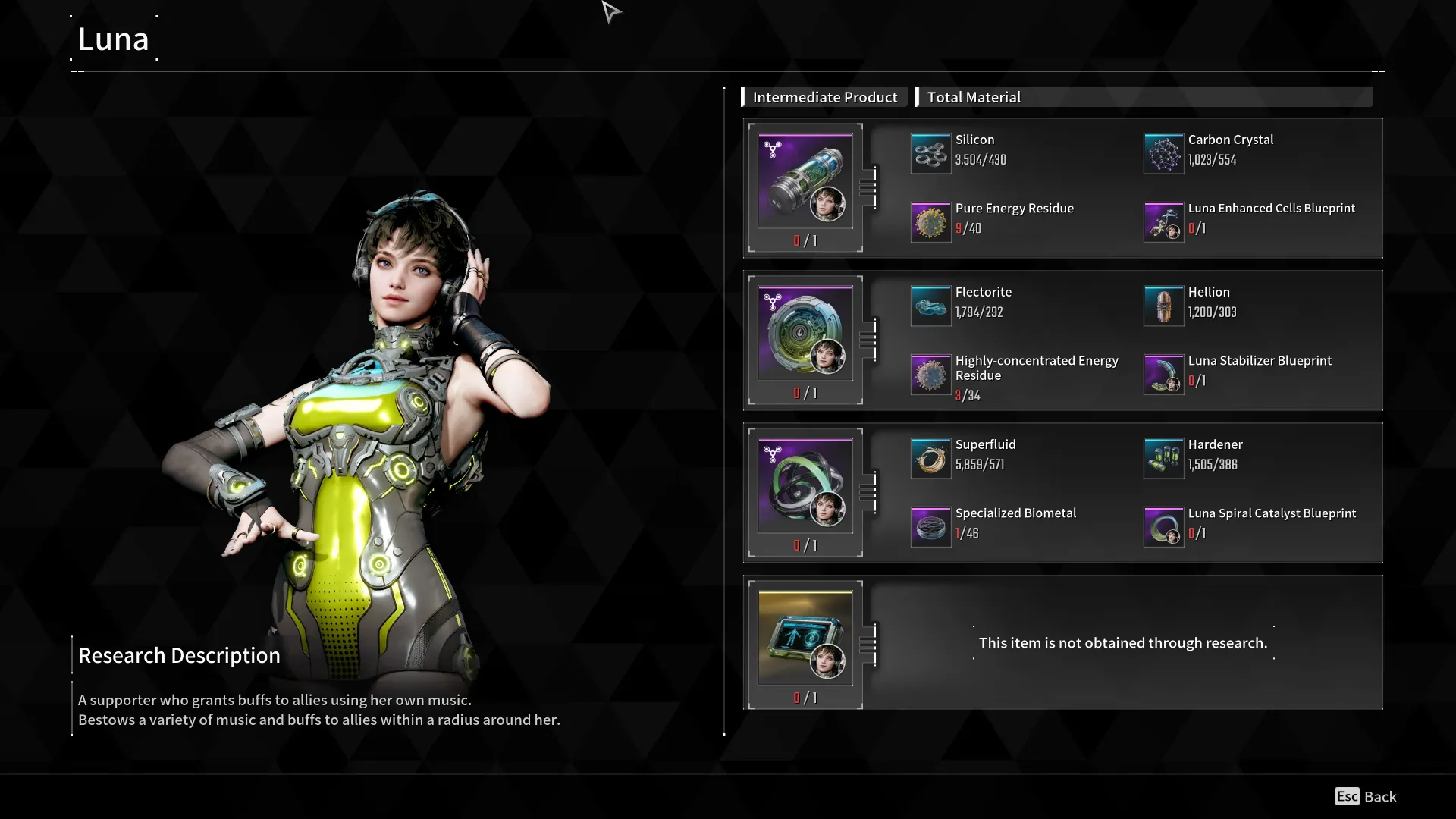
Task: Open the Luna Enhanced Cells Blueprint icon
Action: tap(1163, 222)
